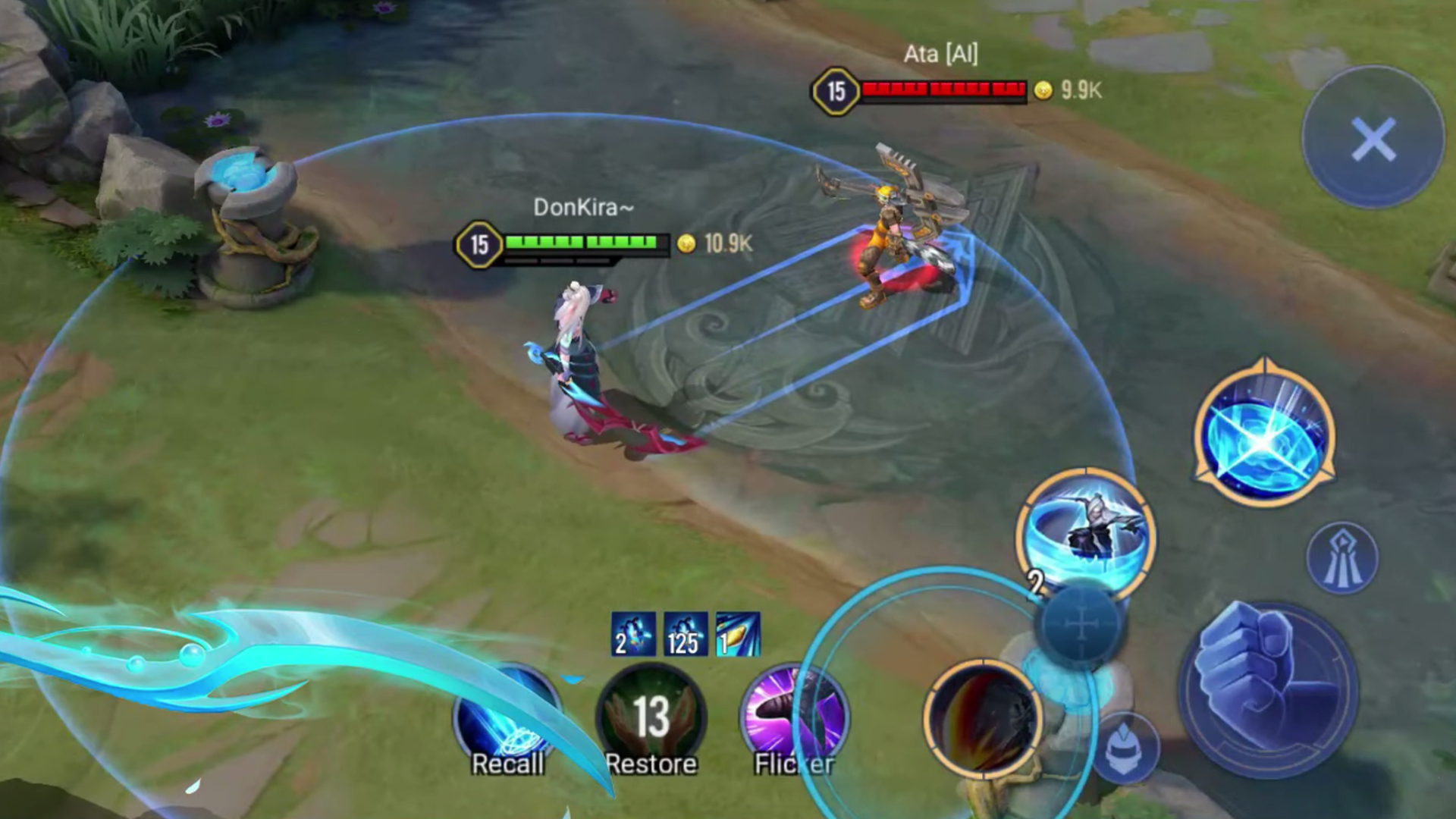Screen dimensions: 1456x819
Task: Cancel the skill with the X button
Action: pos(1373,139)
